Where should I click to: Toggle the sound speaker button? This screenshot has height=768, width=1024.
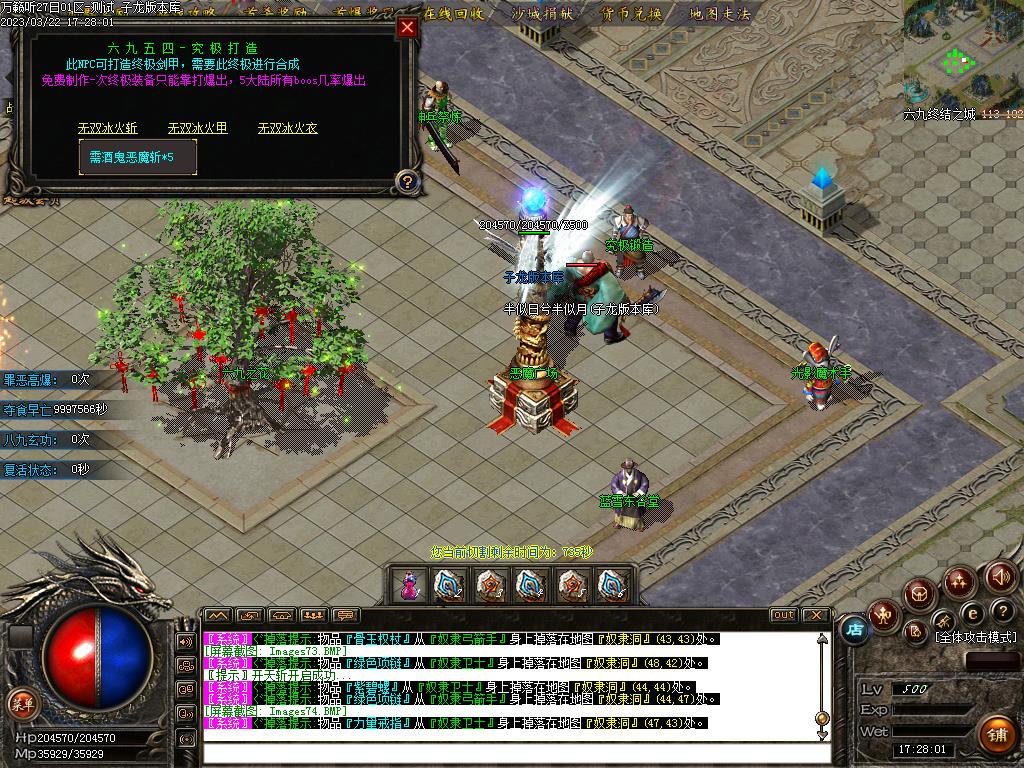[x=1000, y=576]
